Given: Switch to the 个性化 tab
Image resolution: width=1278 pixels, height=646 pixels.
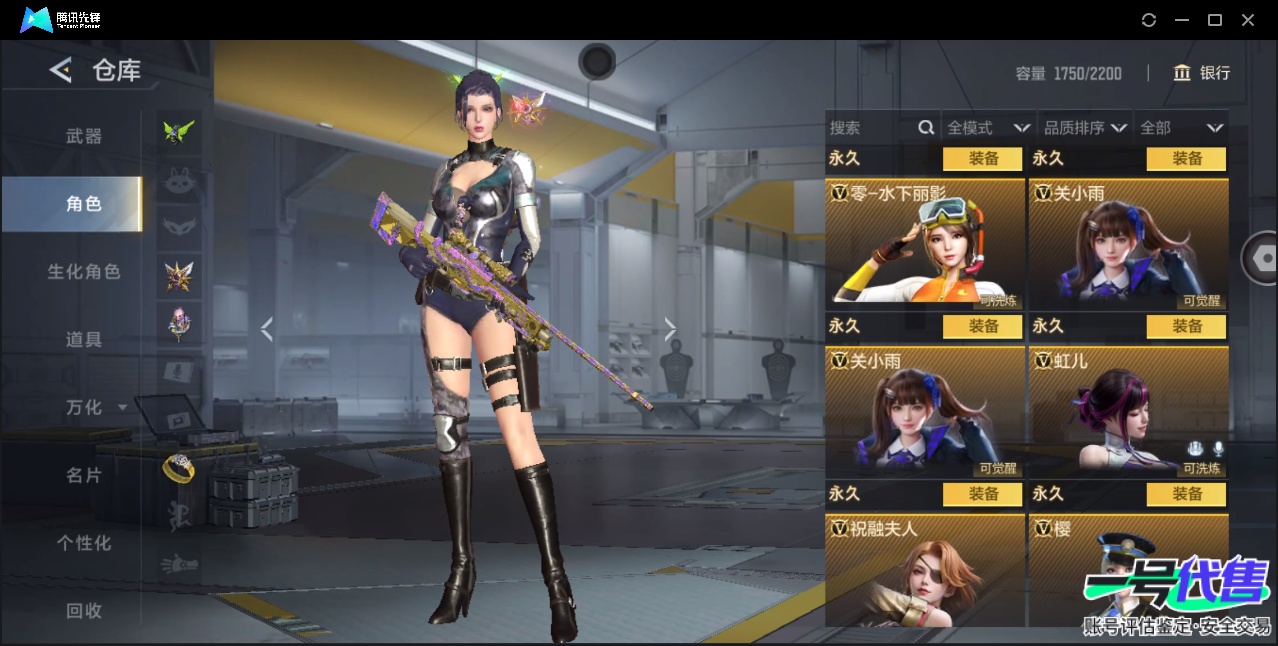Looking at the screenshot, I should click(x=84, y=543).
